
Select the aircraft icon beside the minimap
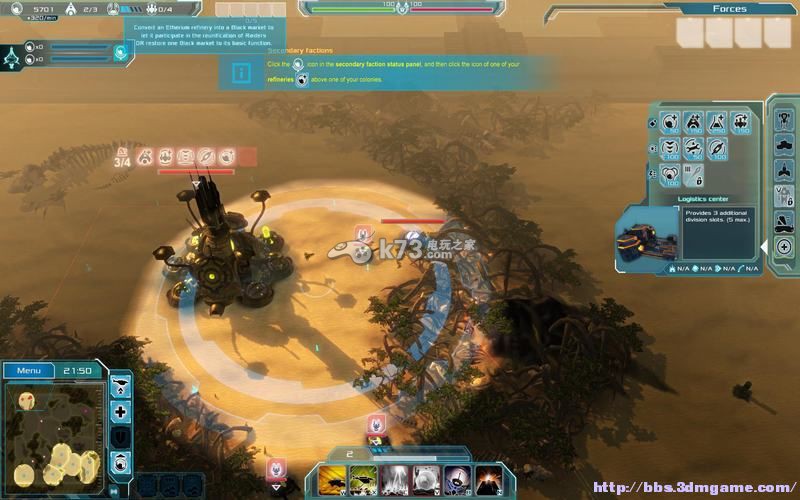tap(120, 386)
